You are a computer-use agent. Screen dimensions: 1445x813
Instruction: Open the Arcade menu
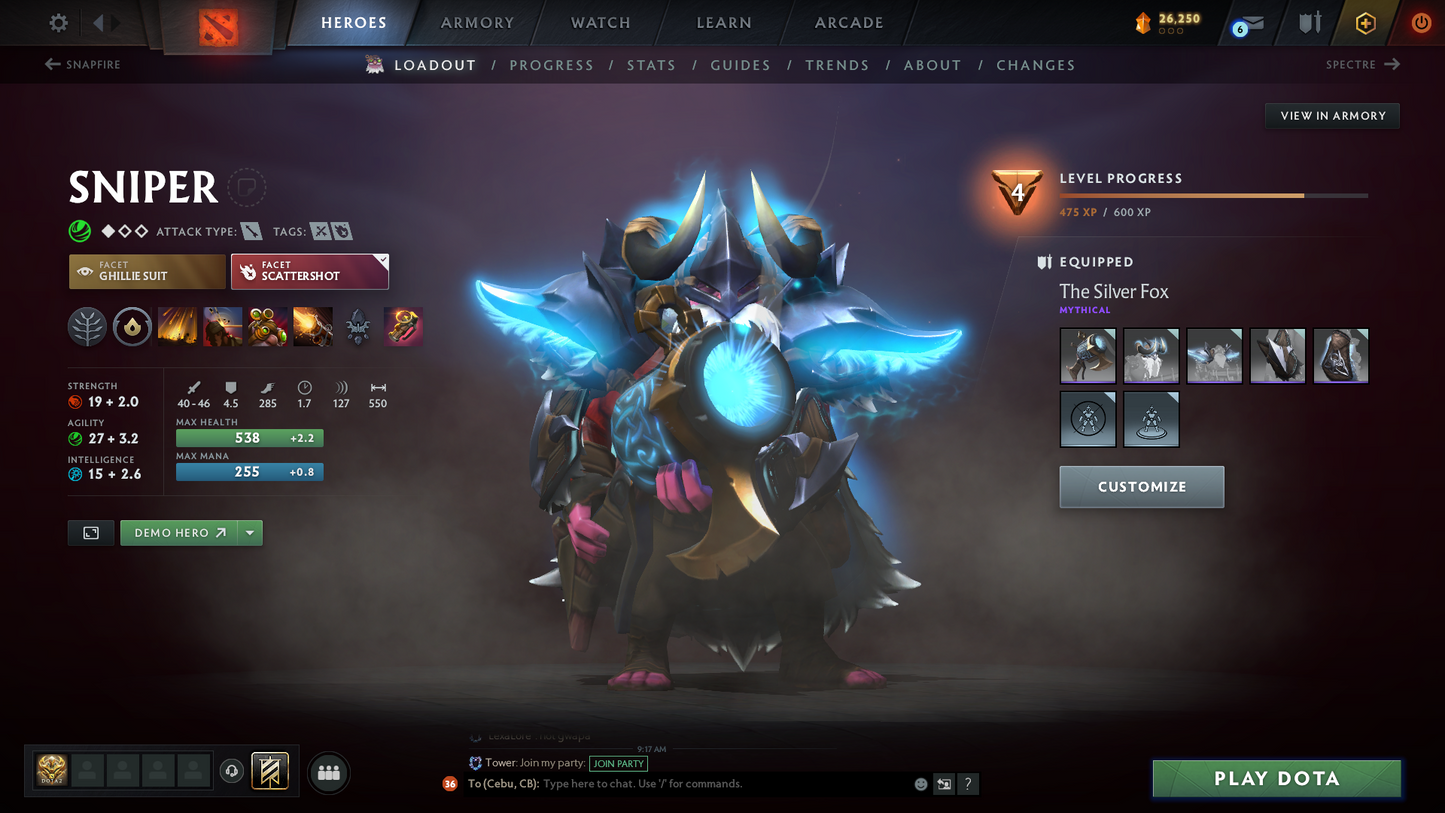pyautogui.click(x=848, y=22)
